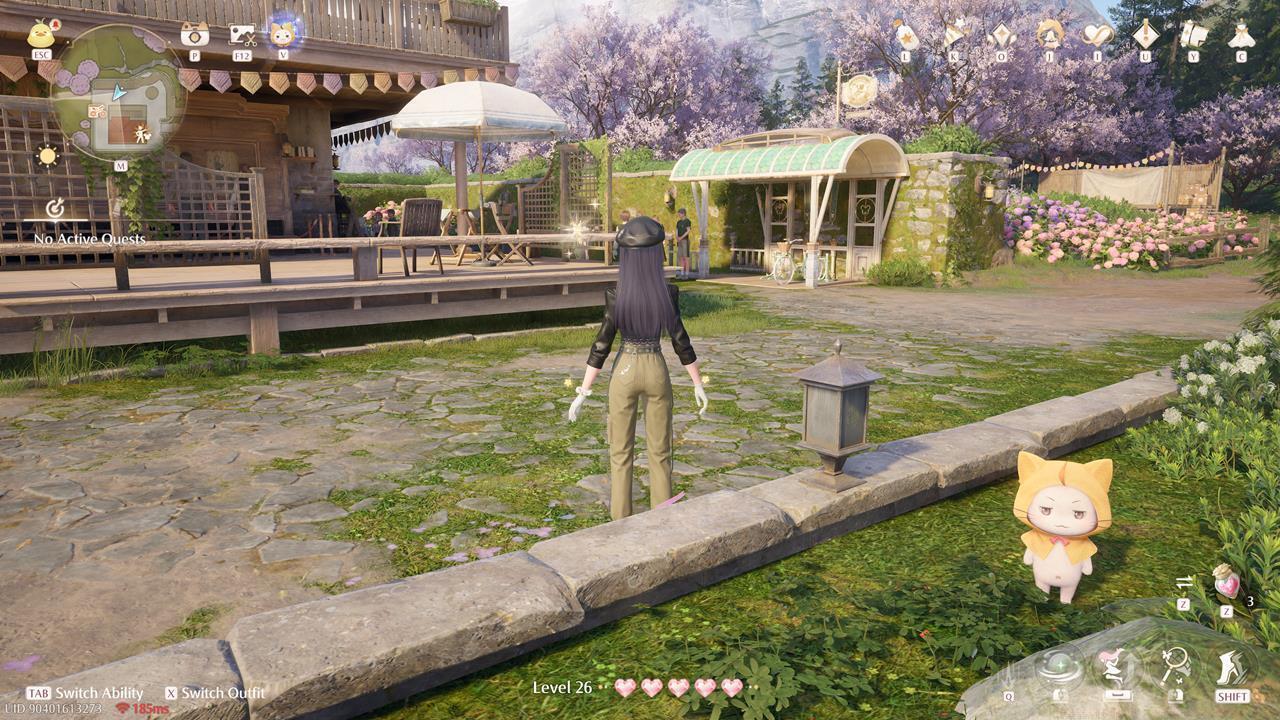Screen dimensions: 1280x720
Task: Click the perfume bottle icon labeled L
Action: tap(906, 30)
